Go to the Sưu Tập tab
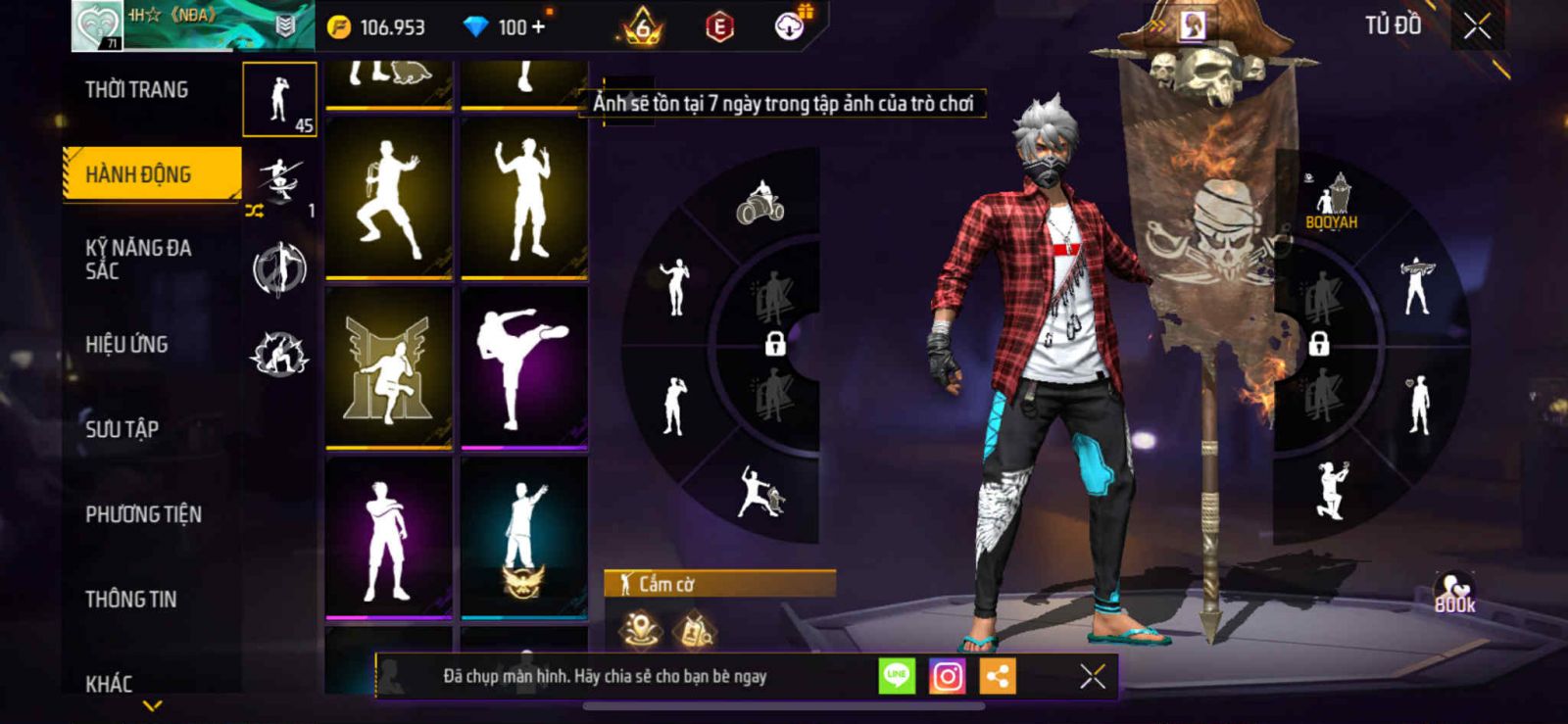This screenshot has width=1568, height=724. coord(122,429)
